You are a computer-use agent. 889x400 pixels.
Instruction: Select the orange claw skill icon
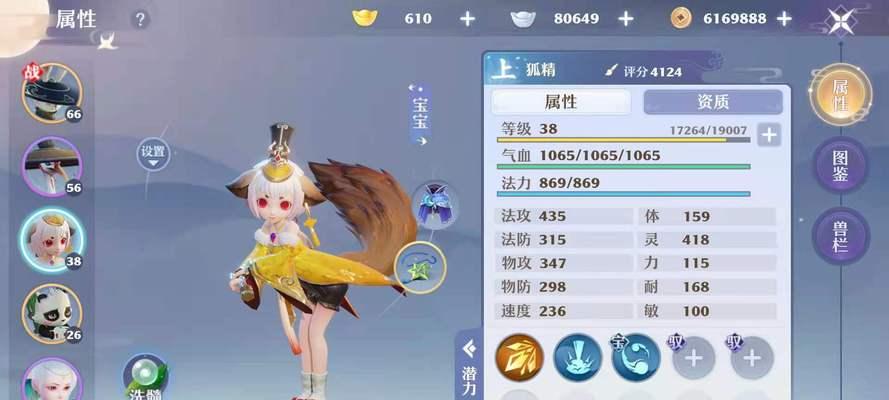point(519,357)
